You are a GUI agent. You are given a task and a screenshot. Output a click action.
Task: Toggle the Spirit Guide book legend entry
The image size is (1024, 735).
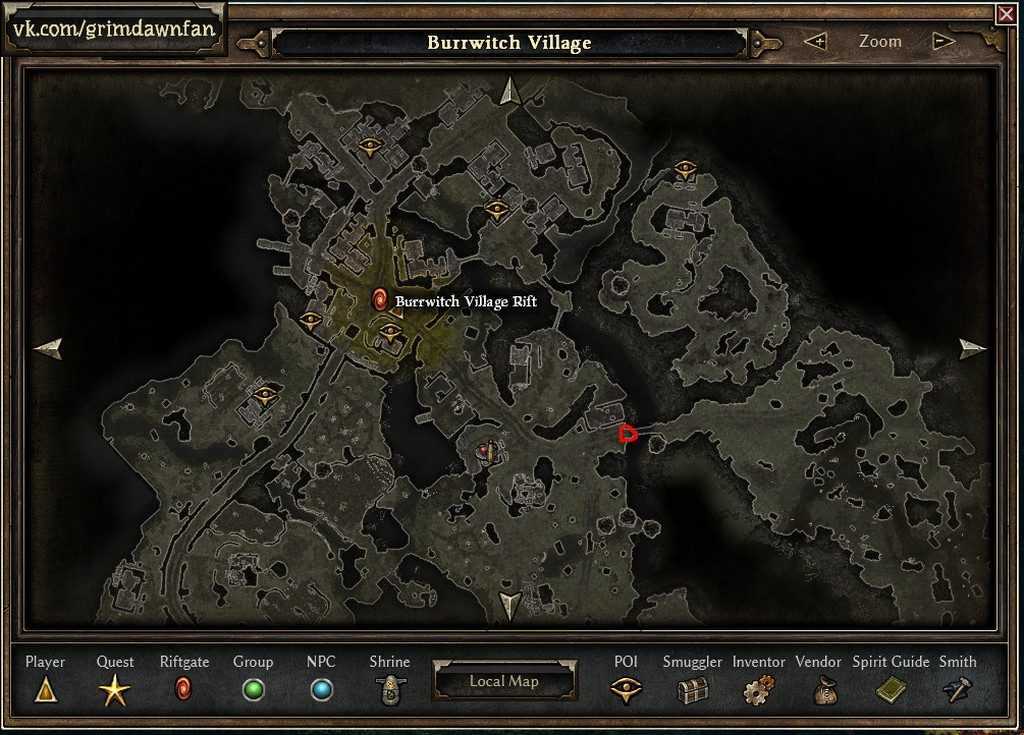coord(890,689)
